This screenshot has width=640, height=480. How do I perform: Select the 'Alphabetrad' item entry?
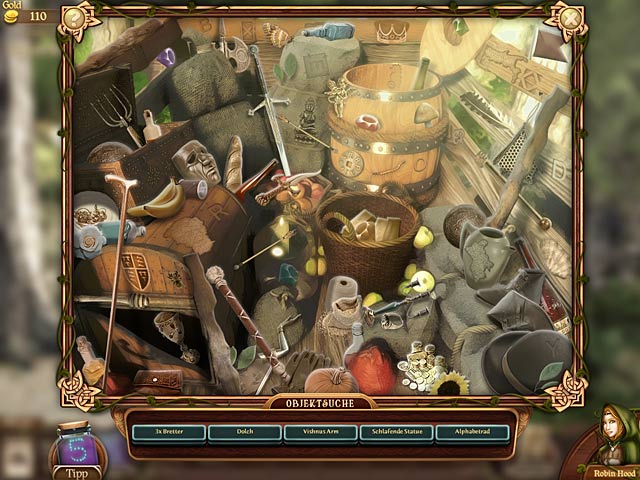[472, 433]
